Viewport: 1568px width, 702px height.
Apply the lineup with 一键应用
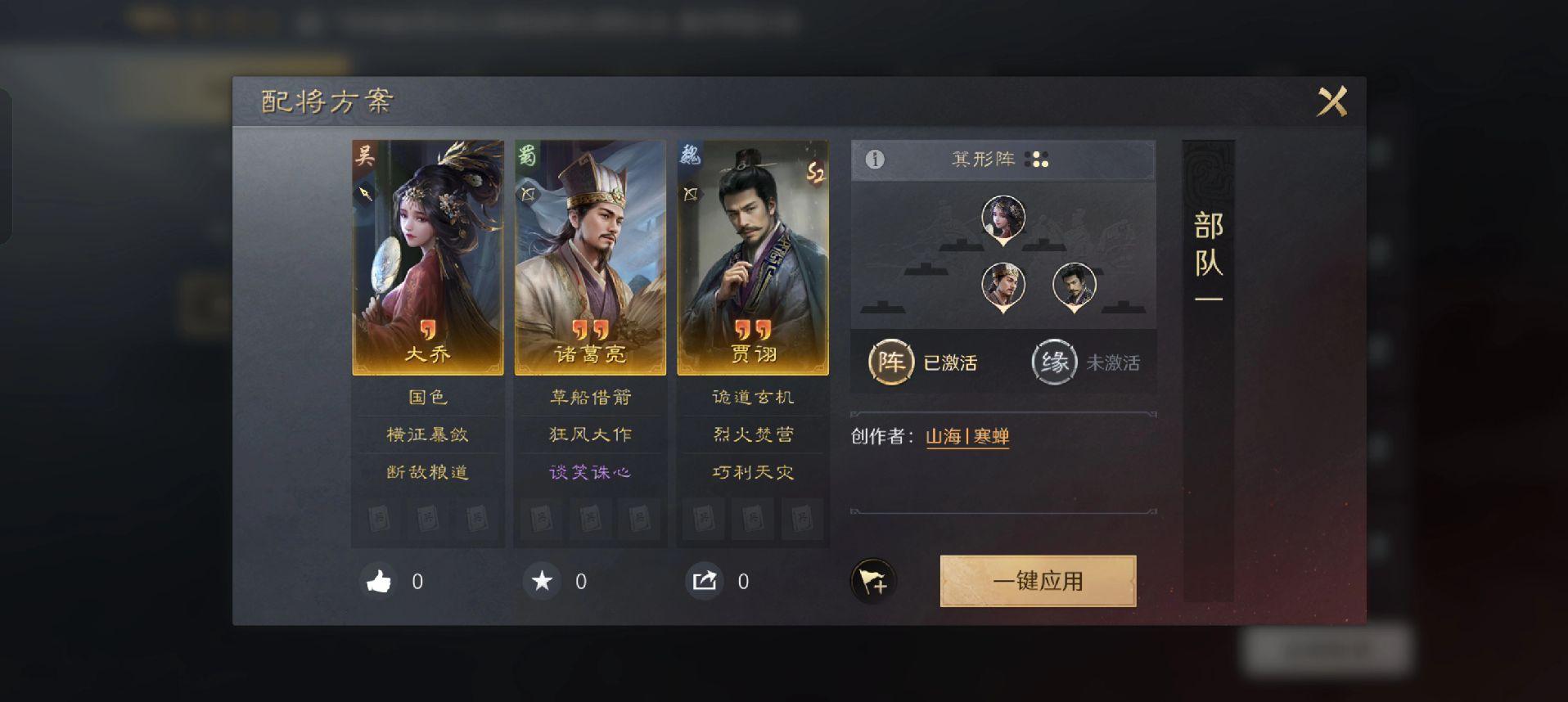click(x=1037, y=581)
